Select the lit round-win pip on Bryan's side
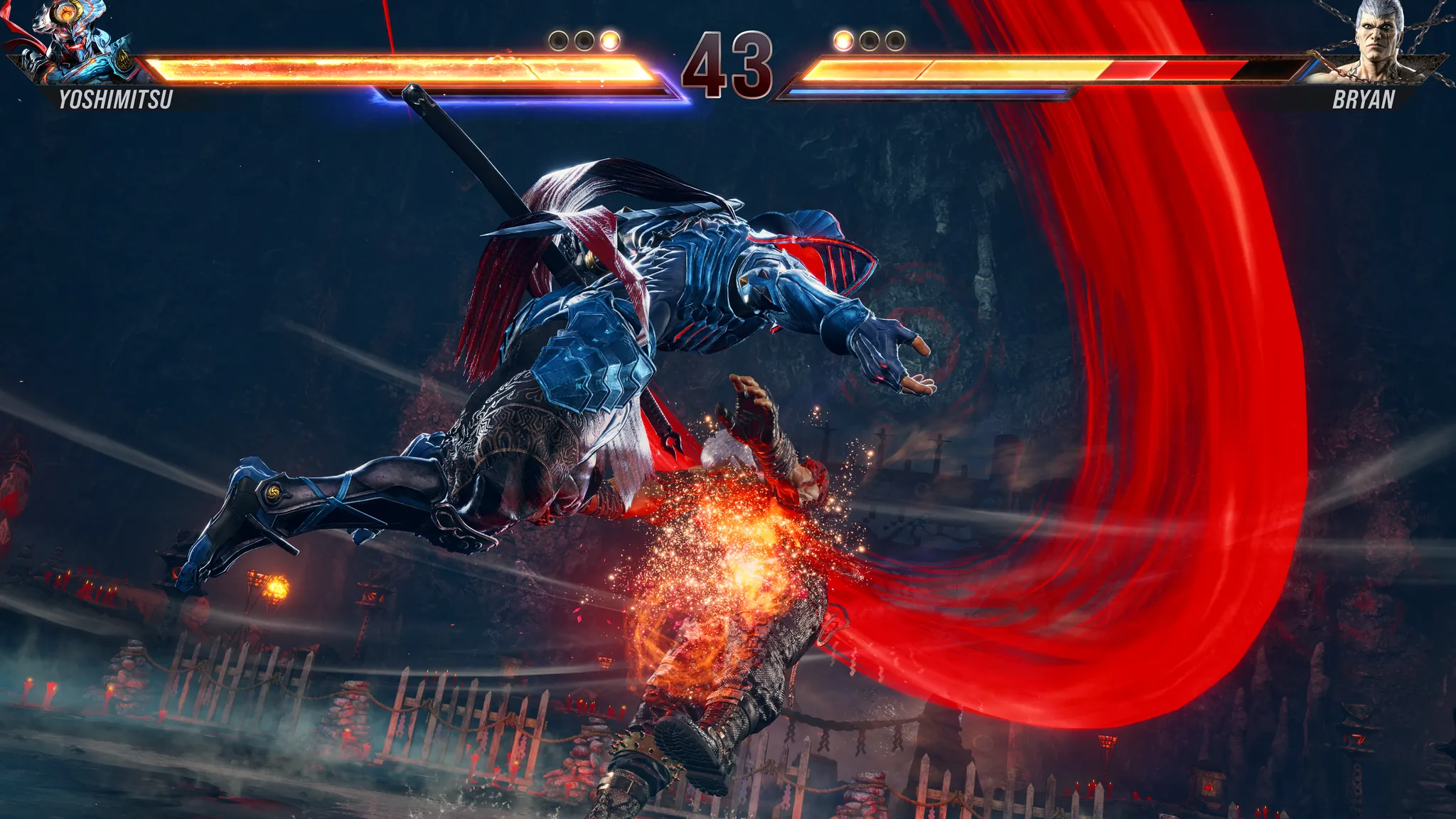The image size is (1456, 819). 842,39
